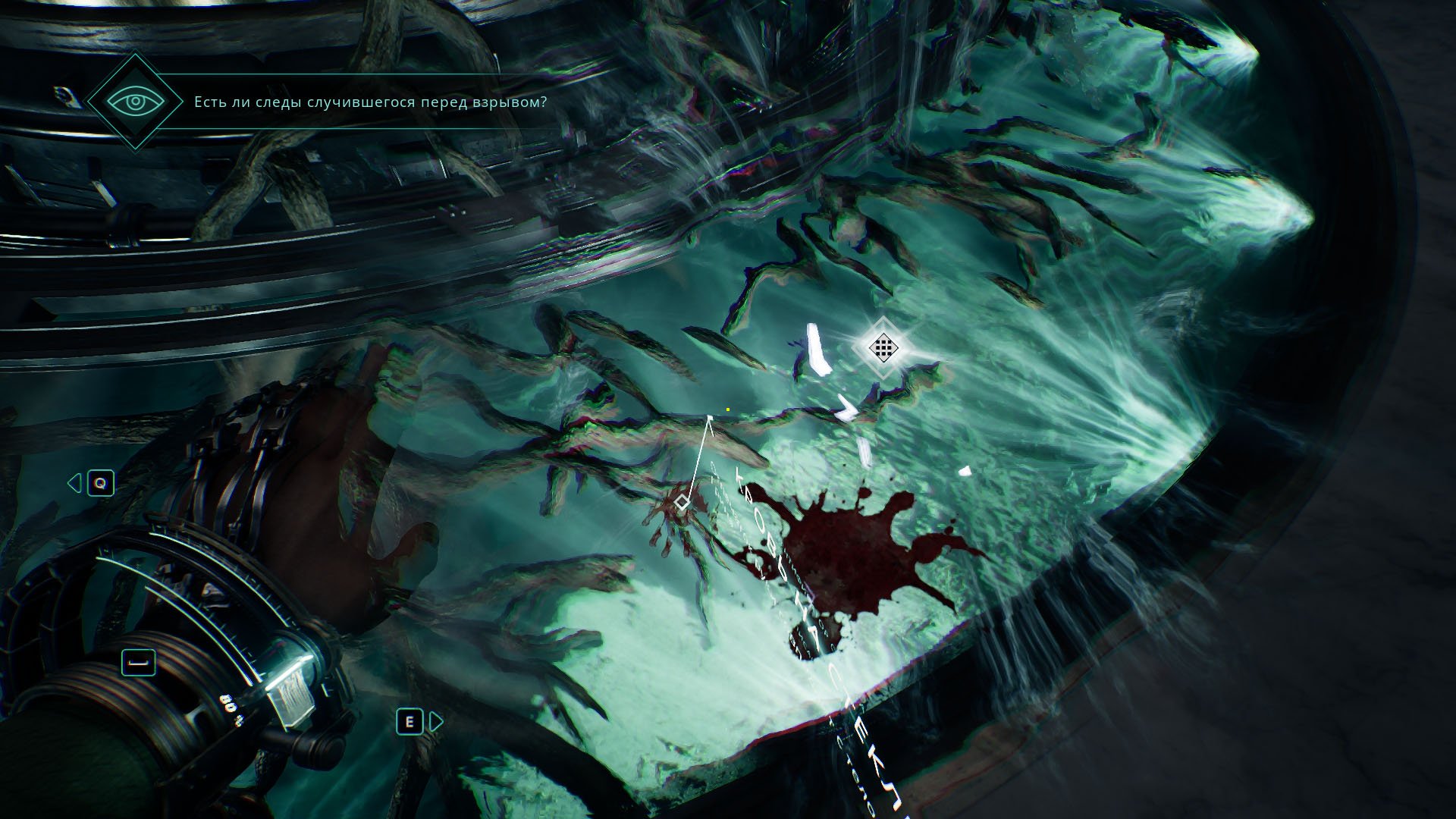Select the glowing grid scan marker
1456x819 pixels.
(x=883, y=347)
